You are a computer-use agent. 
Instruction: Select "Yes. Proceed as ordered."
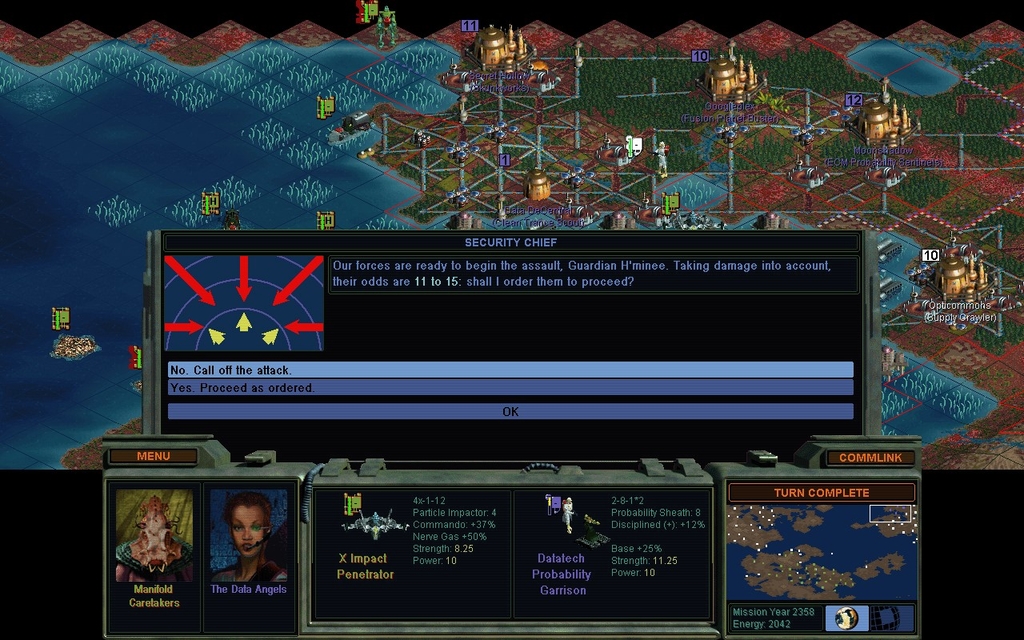[510, 388]
